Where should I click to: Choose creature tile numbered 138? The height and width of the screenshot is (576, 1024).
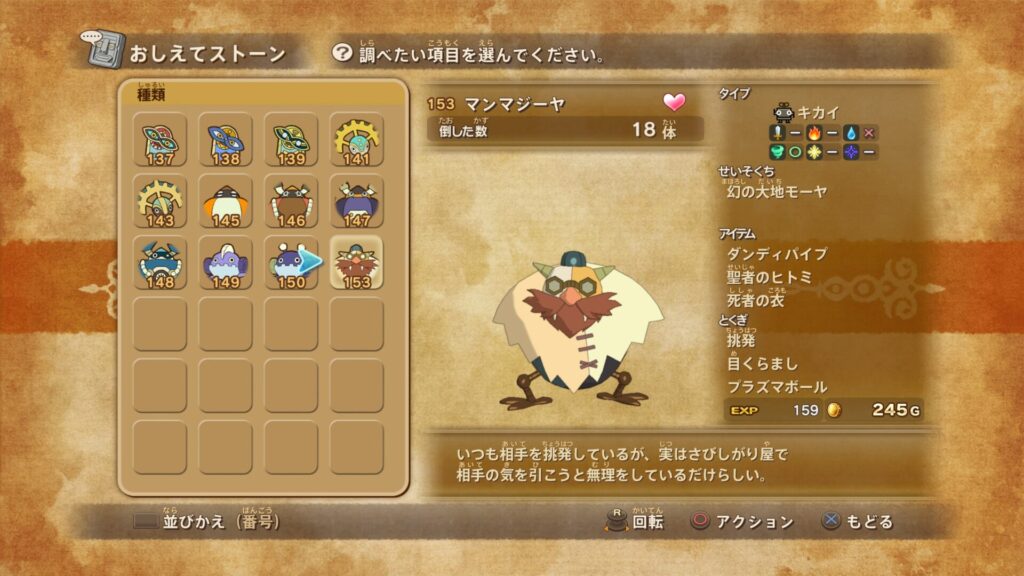coord(226,141)
